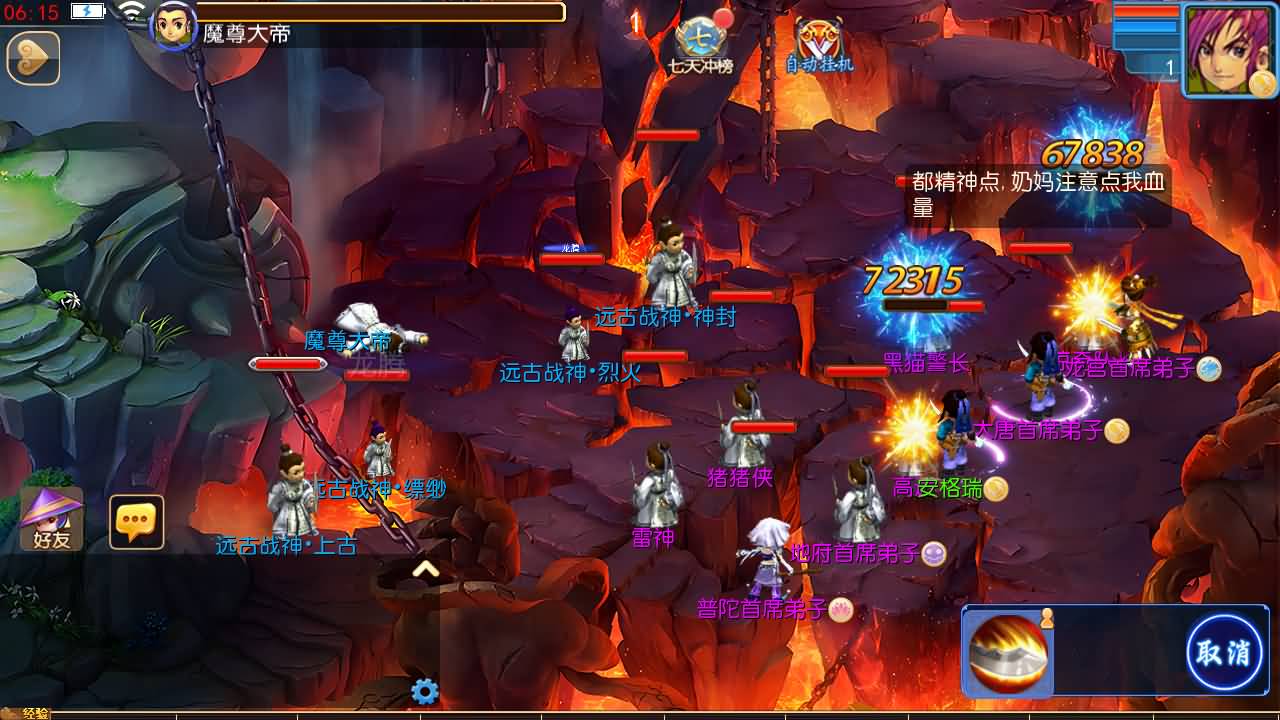The width and height of the screenshot is (1280, 720).
Task: Open settings via the gear icon
Action: pyautogui.click(x=424, y=688)
